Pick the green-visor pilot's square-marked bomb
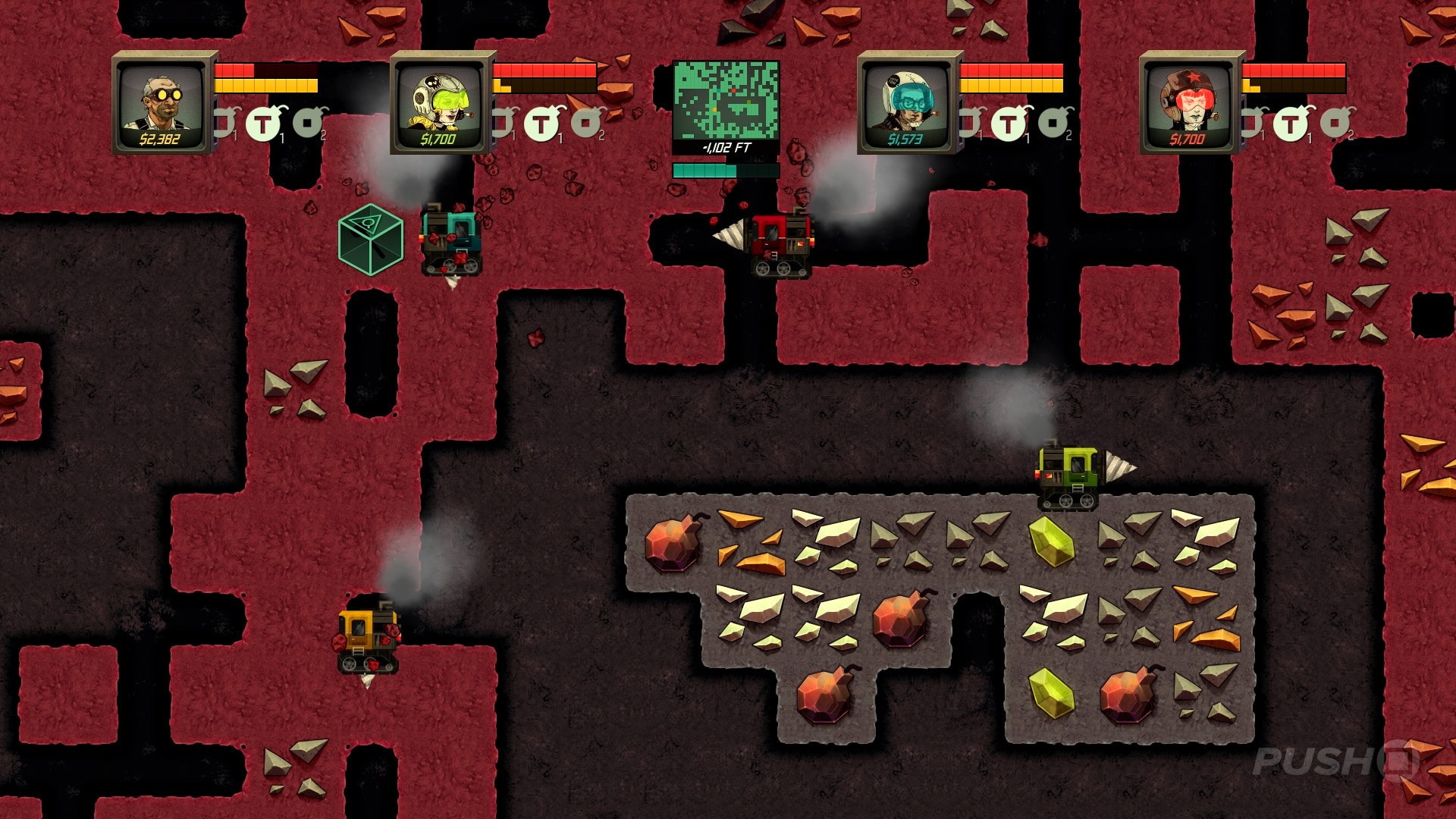 (x=587, y=122)
